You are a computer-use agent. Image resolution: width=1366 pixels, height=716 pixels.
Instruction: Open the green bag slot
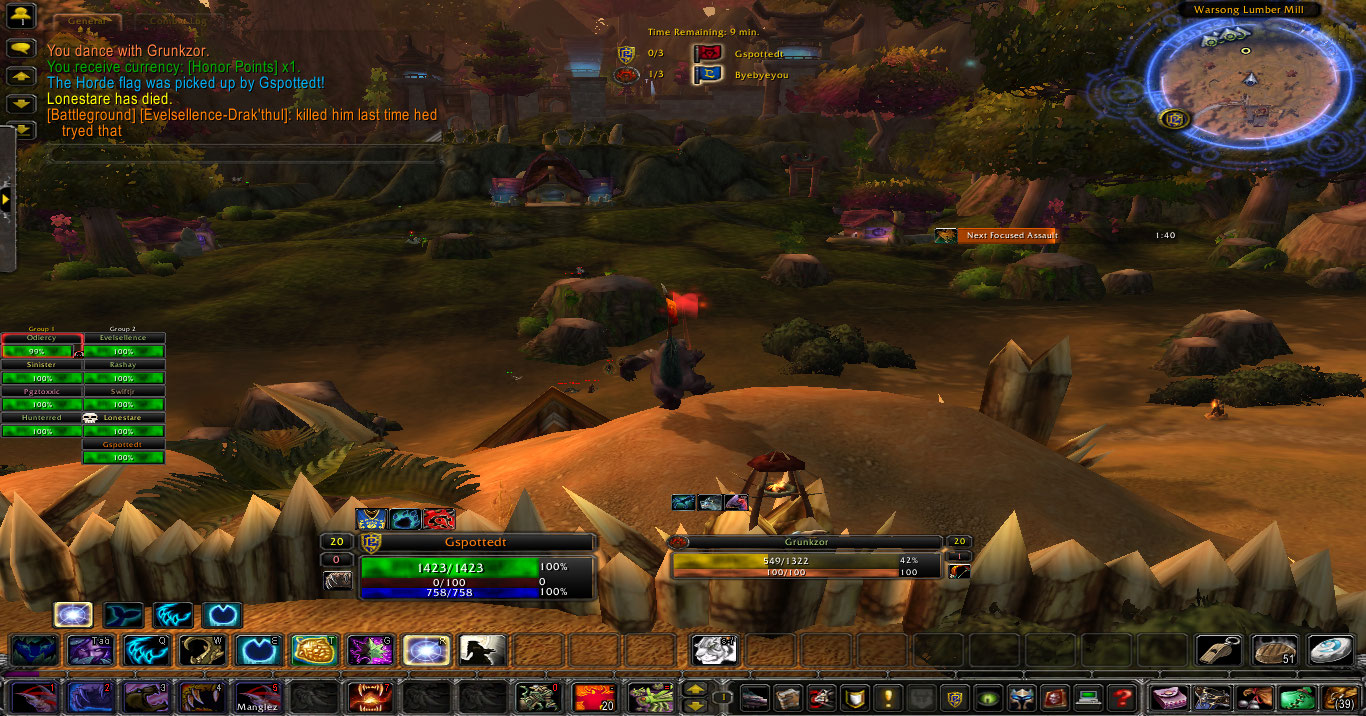coord(1297,697)
